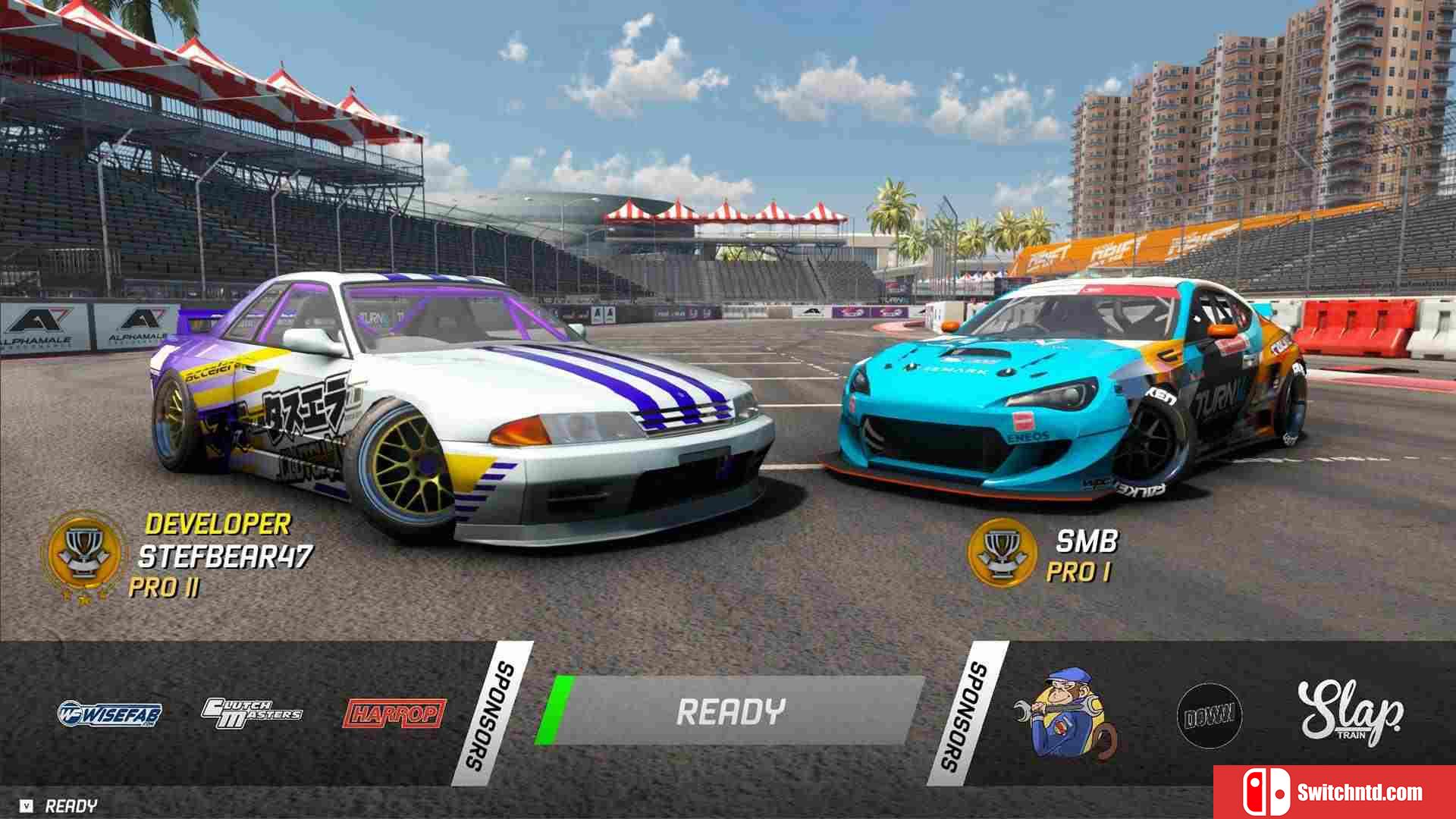The image size is (1456, 819).
Task: Click the red Harrop sponsor logo
Action: pos(394,714)
